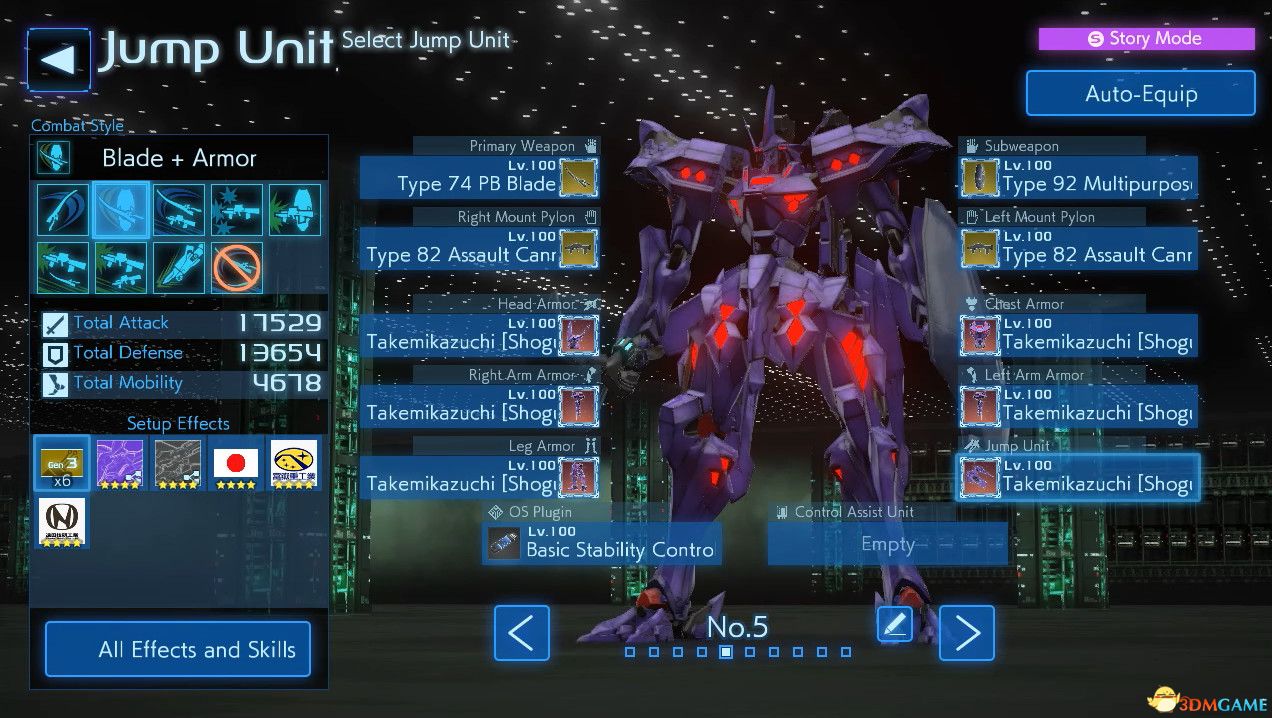Screen dimensions: 1272x718
Task: Open the highlighted Jump Unit slot
Action: [1078, 478]
